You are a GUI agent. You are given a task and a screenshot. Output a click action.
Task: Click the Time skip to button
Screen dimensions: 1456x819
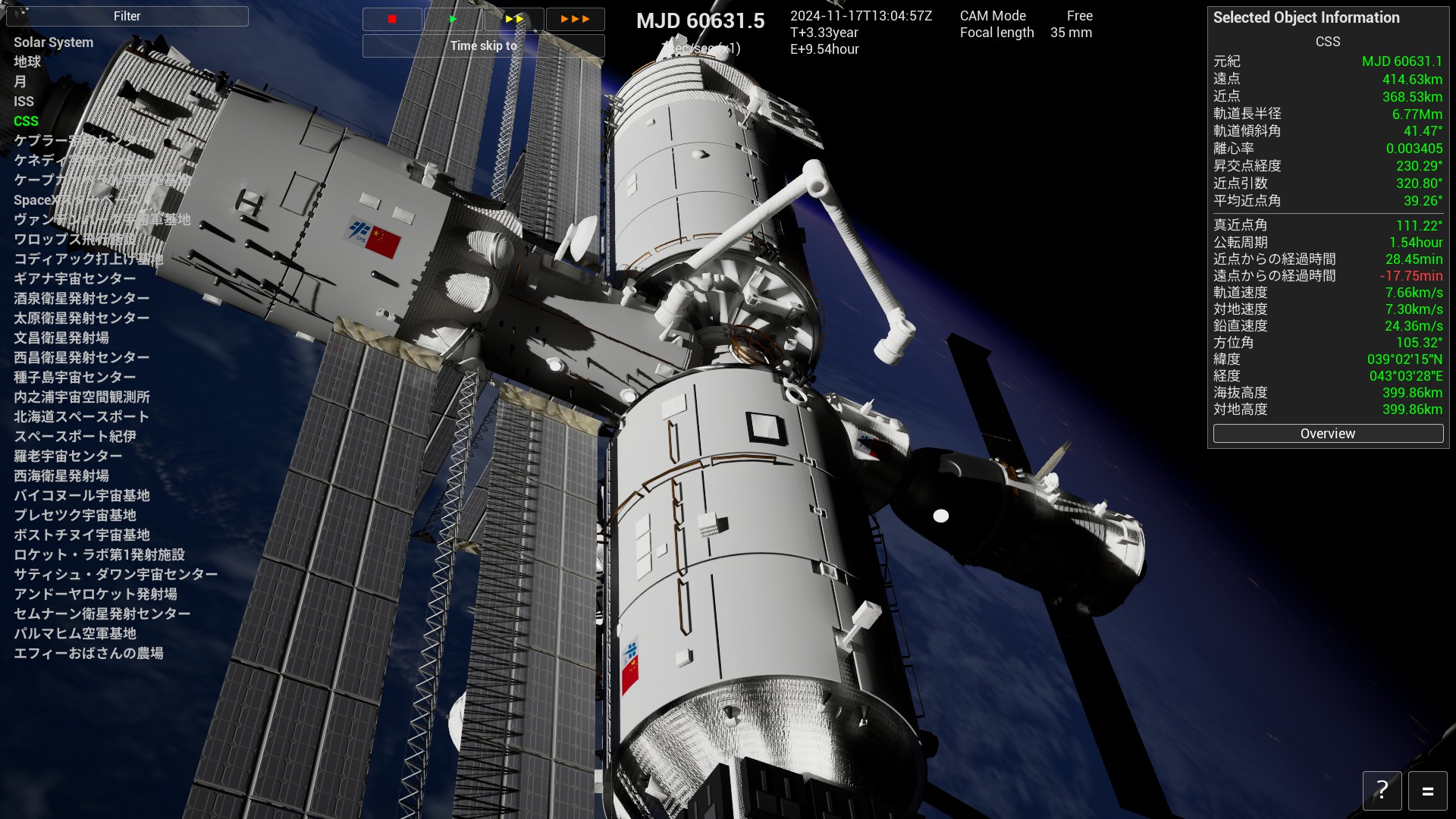pos(483,45)
